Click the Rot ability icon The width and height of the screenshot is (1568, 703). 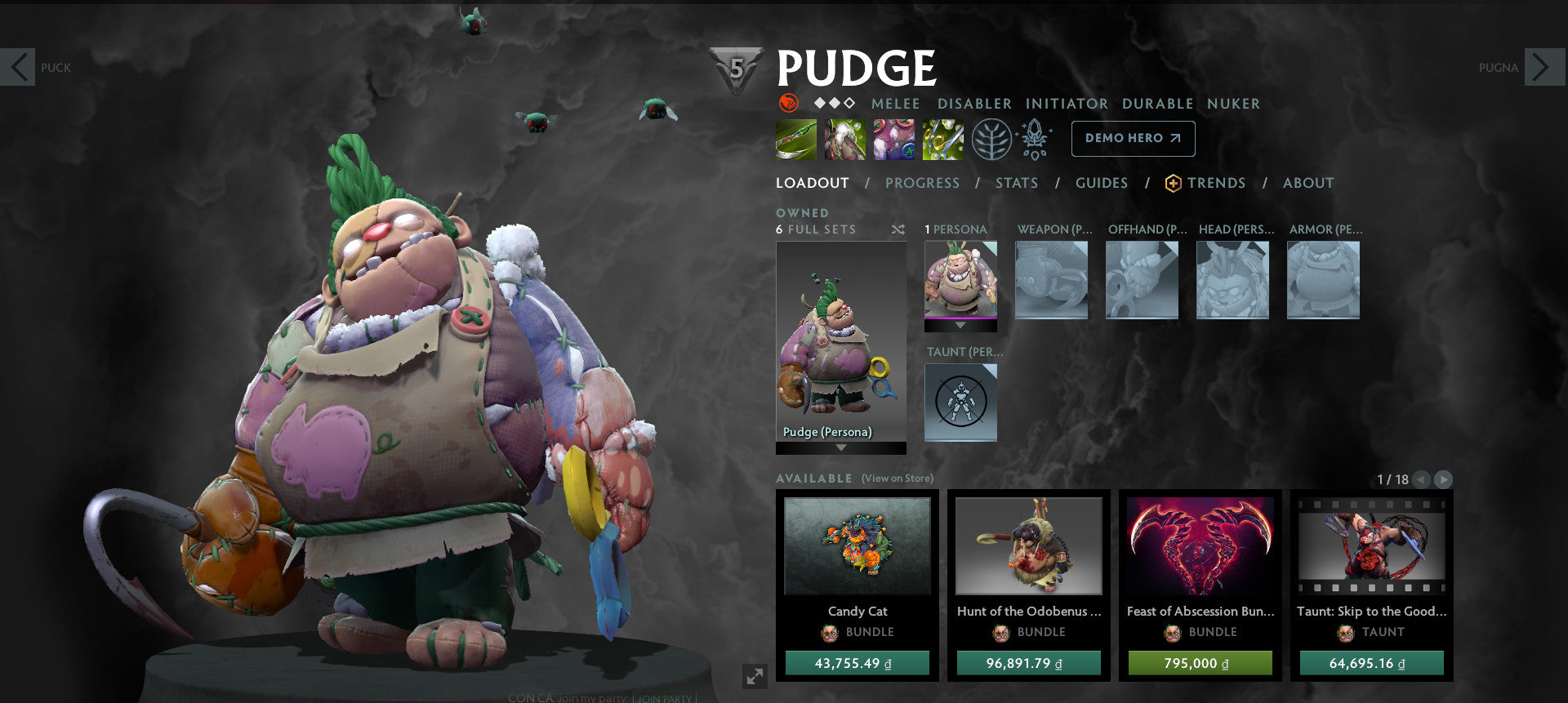(844, 139)
